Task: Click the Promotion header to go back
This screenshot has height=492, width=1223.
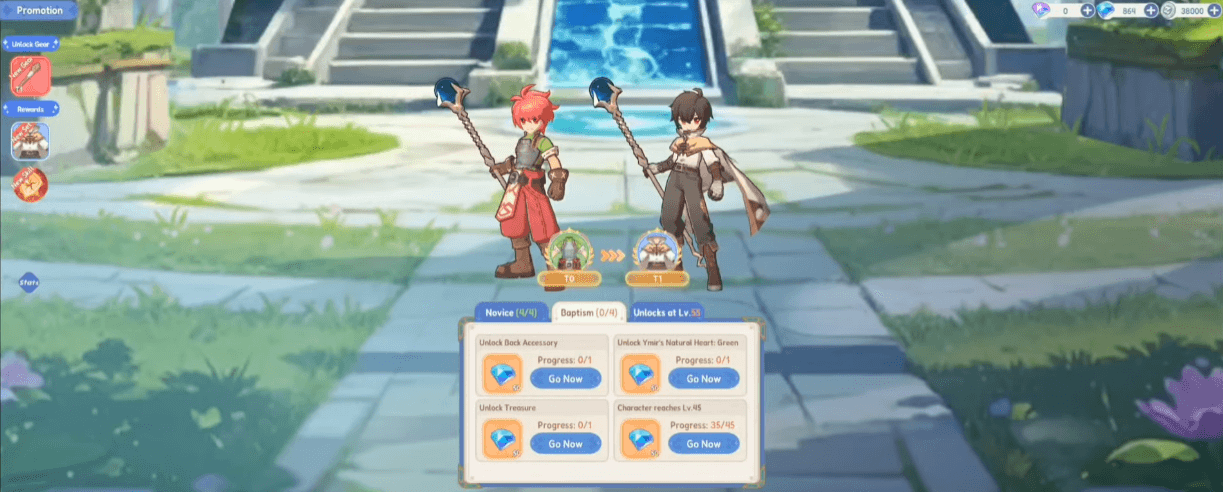Action: tap(38, 10)
